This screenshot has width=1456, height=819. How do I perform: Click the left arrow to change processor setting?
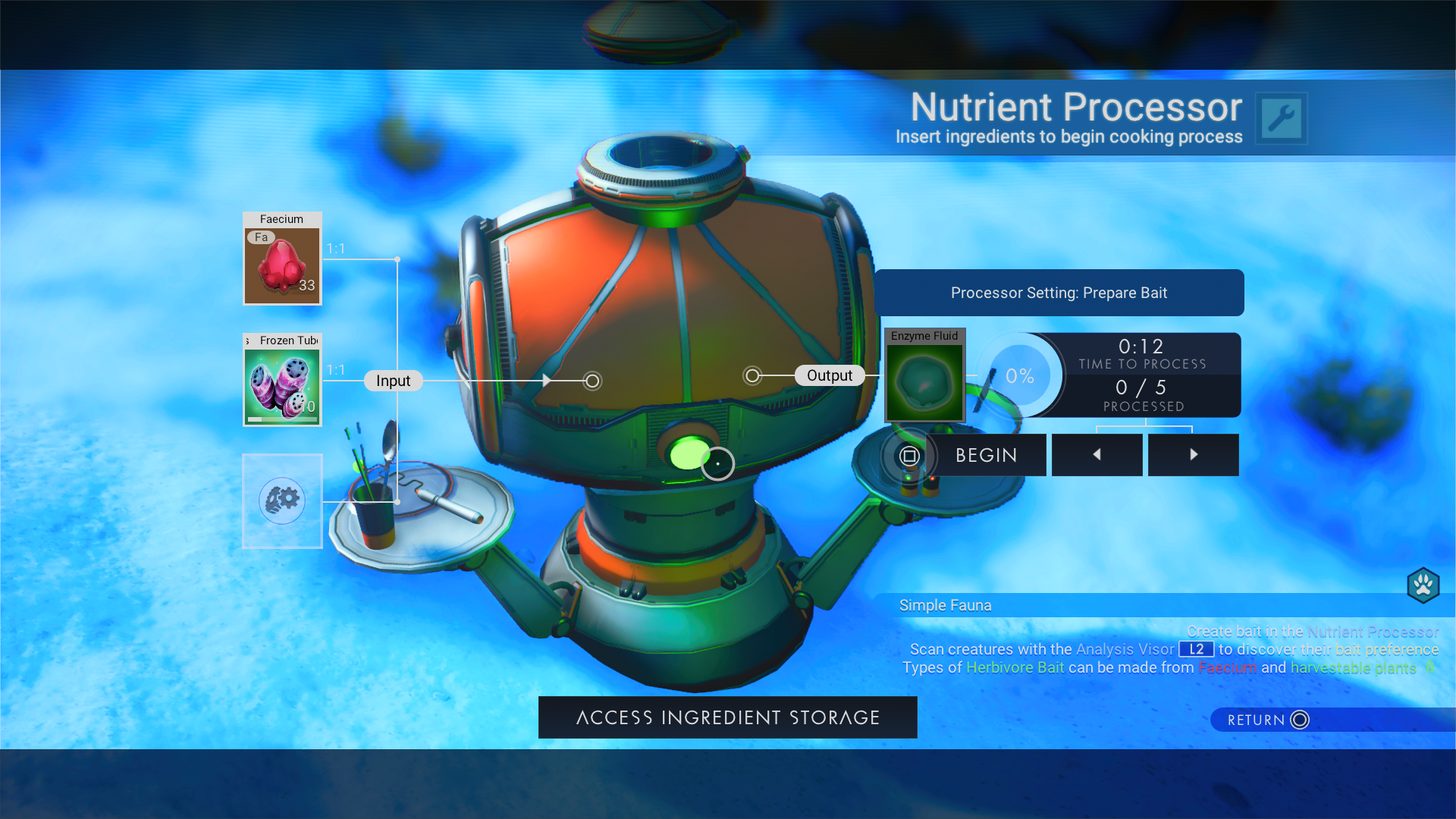(1097, 454)
